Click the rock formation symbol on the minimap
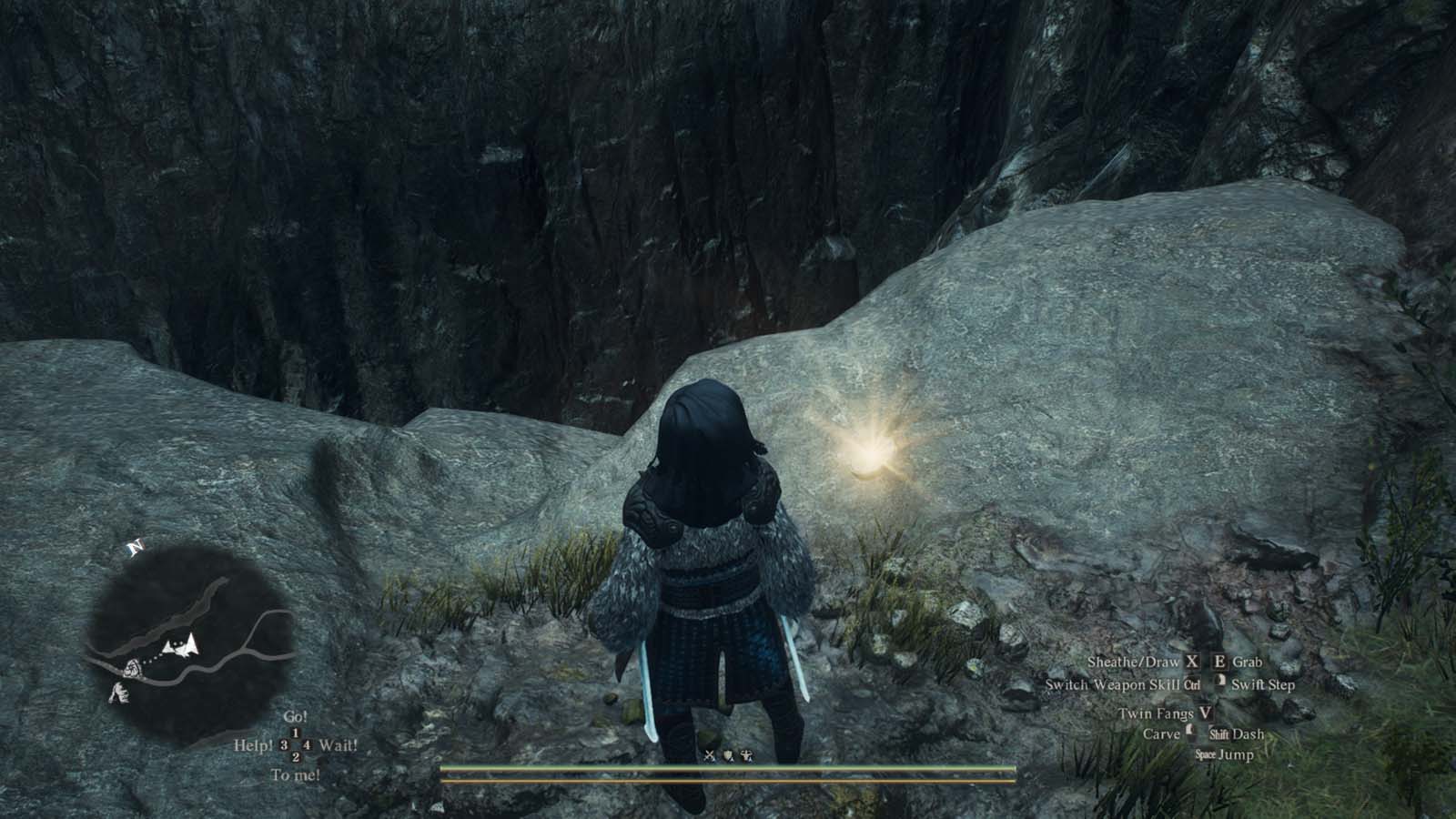 pyautogui.click(x=119, y=693)
